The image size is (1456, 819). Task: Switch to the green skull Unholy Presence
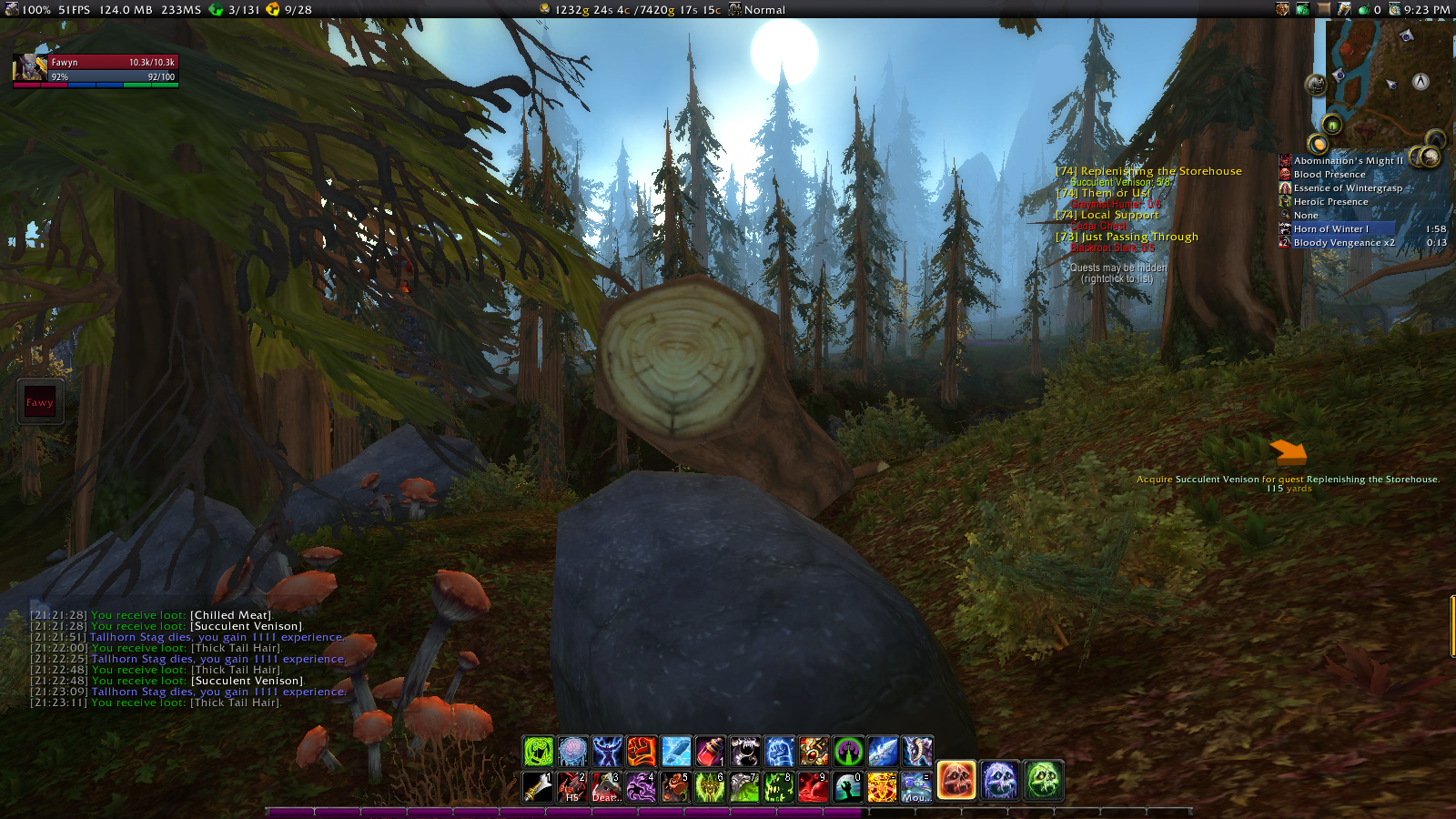pos(1043,781)
